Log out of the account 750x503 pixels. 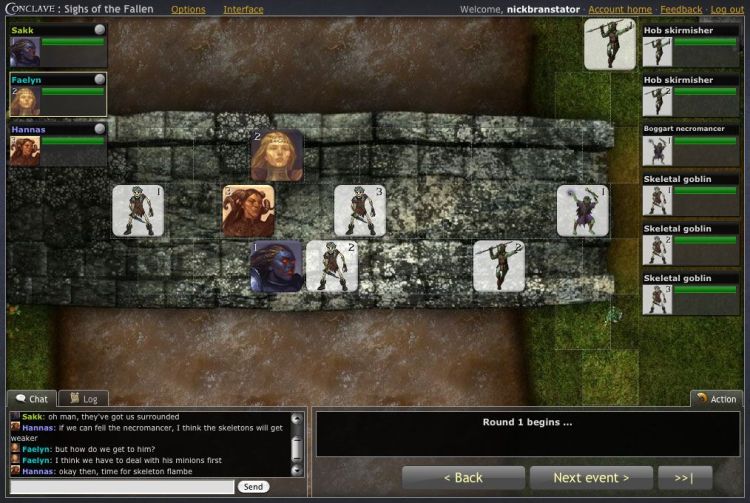[x=727, y=10]
